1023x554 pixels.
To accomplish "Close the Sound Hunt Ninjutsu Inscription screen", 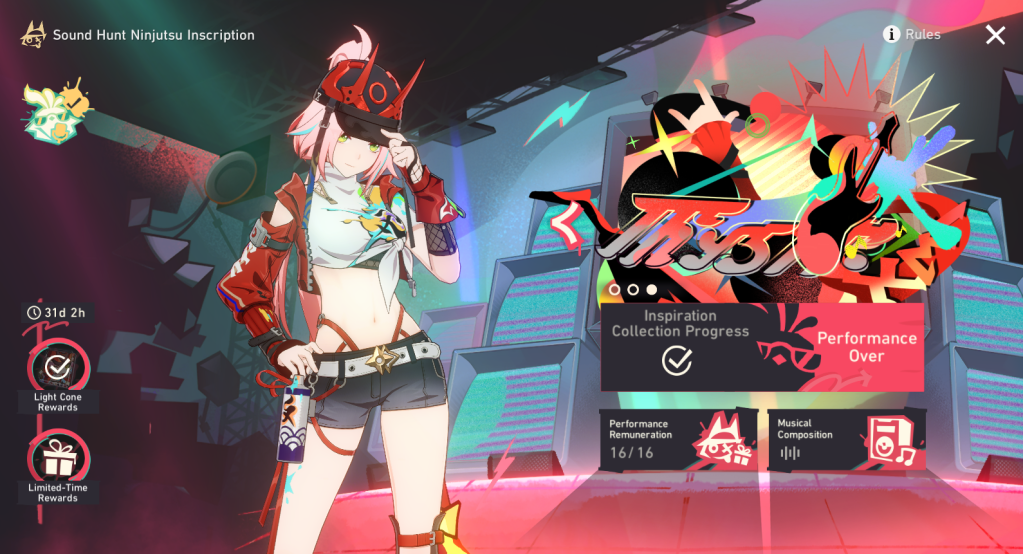I will pos(995,35).
